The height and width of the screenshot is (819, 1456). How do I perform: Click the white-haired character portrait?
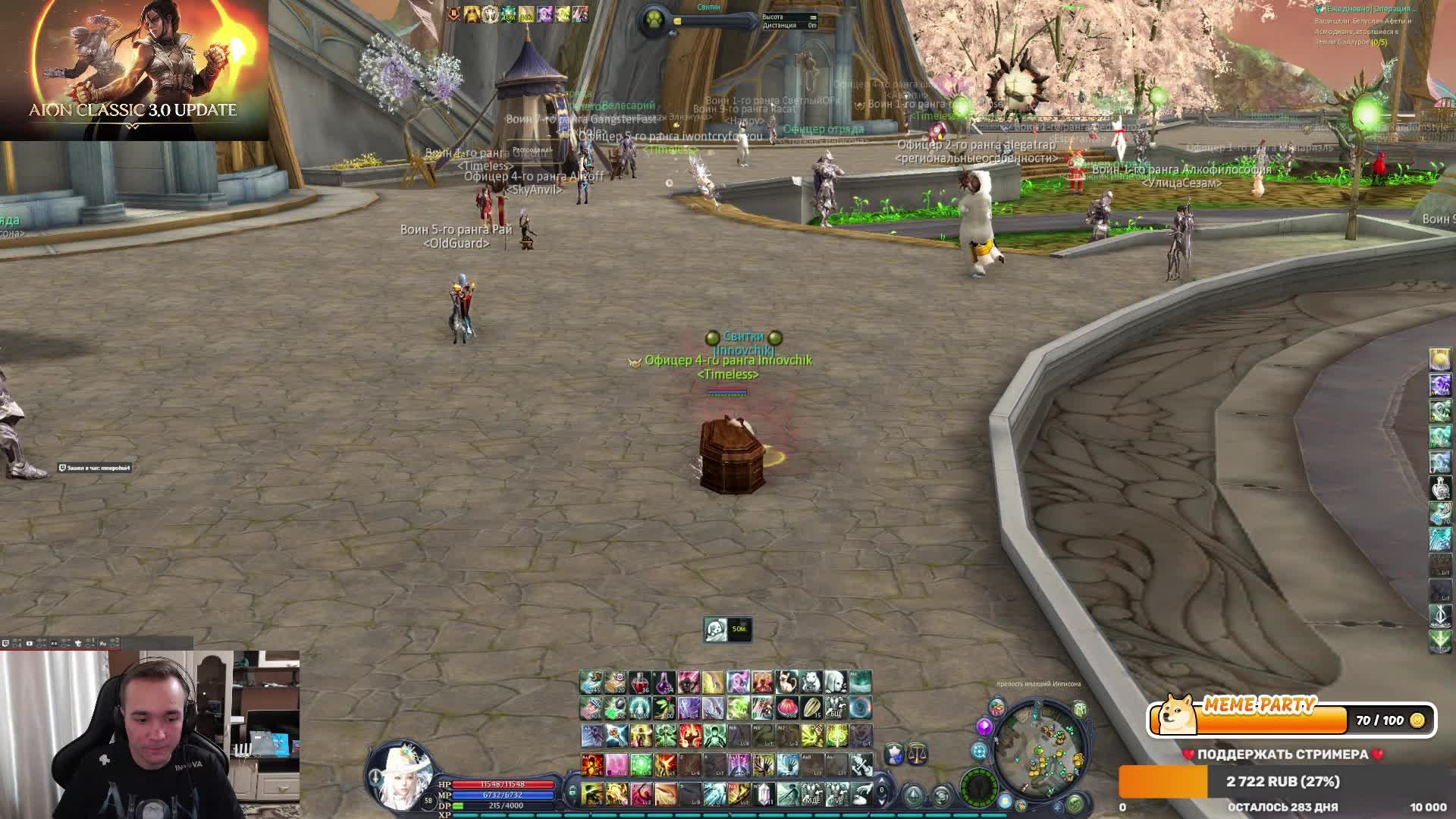[400, 775]
